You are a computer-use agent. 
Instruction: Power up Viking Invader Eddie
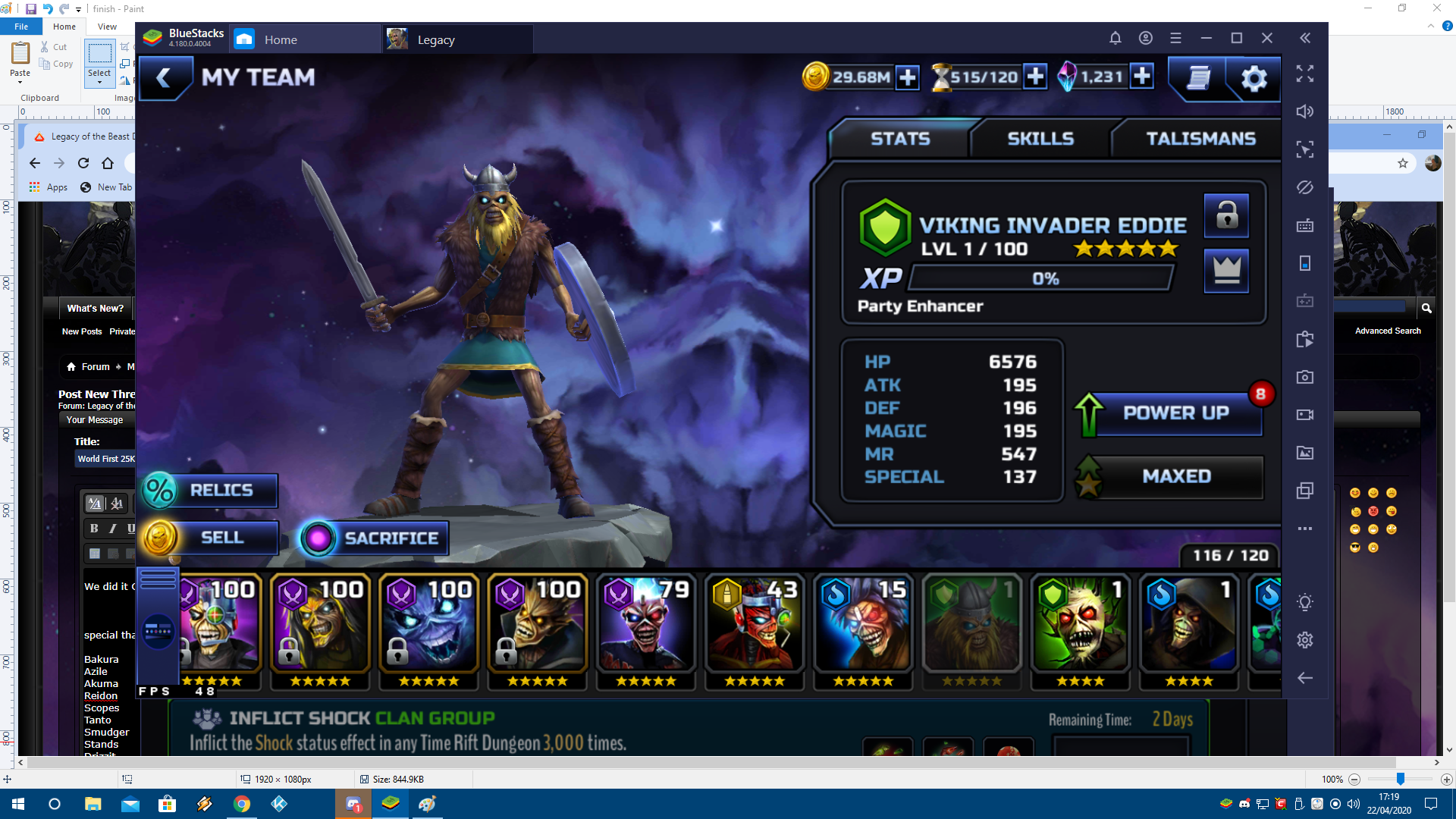tap(1175, 413)
